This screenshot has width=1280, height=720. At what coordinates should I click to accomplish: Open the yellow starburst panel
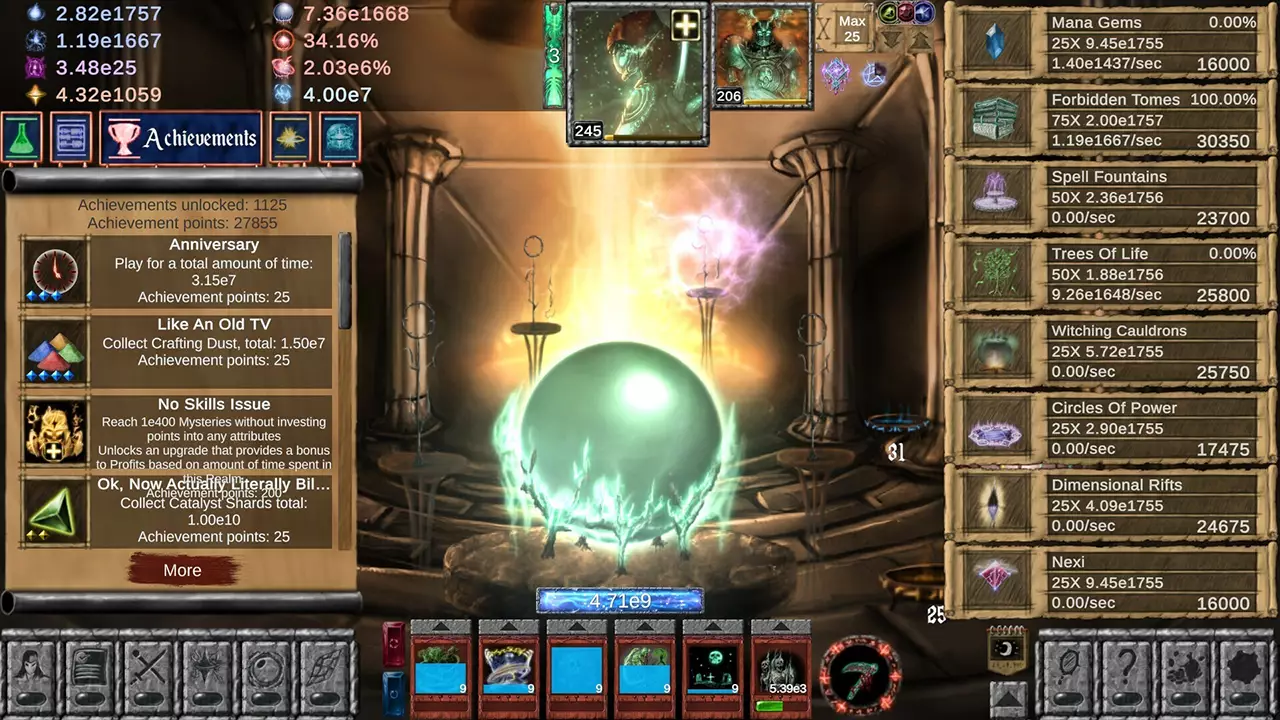(x=289, y=137)
